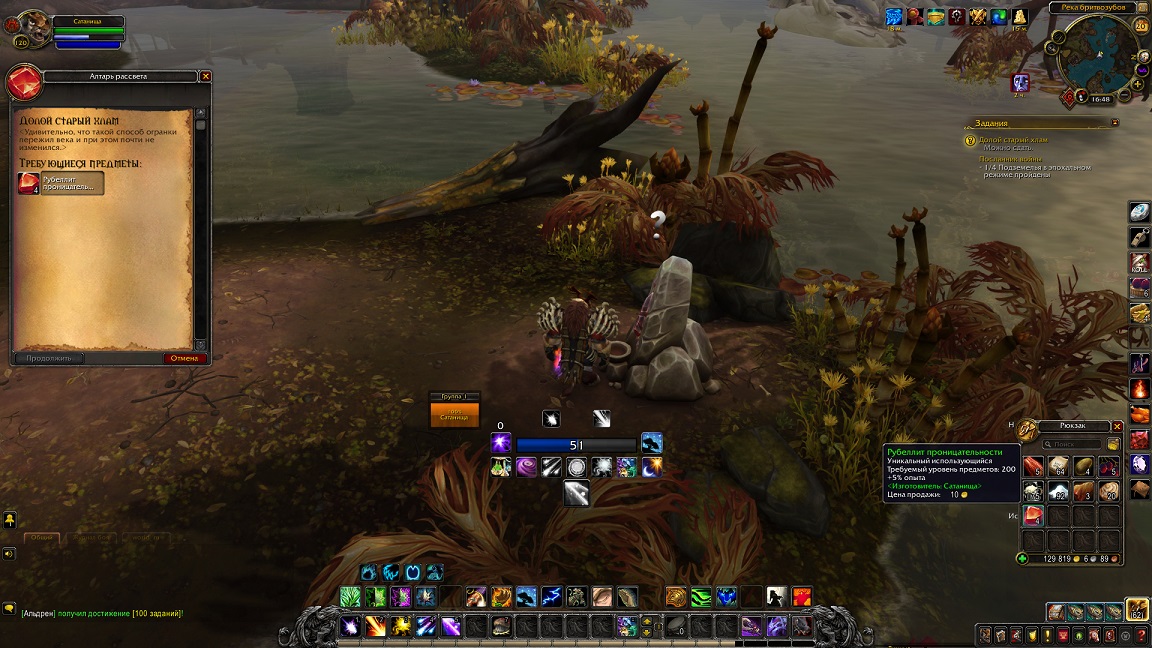
Task: Select the required Рубеллит проницательности item in quest
Action: (x=61, y=183)
